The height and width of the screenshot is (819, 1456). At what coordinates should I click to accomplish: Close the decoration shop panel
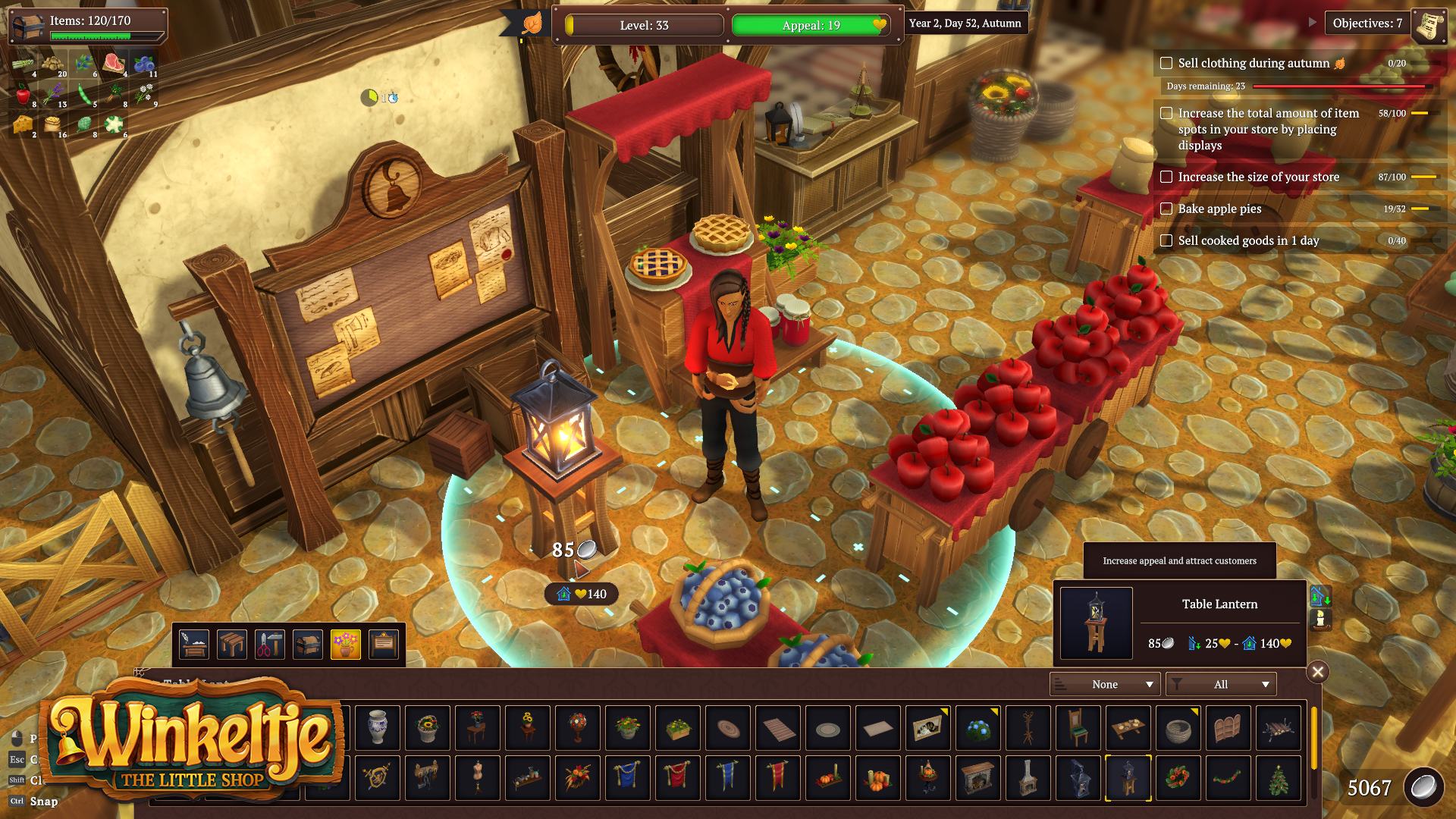point(1319,671)
